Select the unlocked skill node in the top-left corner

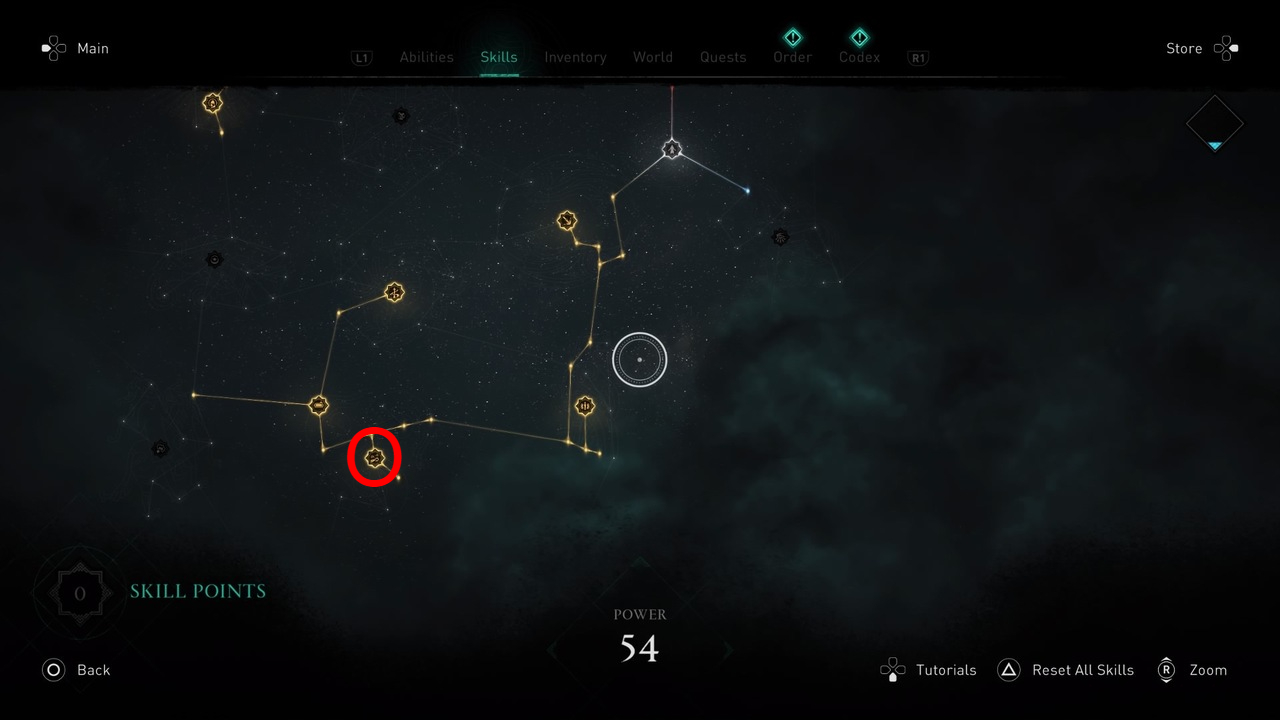point(211,102)
